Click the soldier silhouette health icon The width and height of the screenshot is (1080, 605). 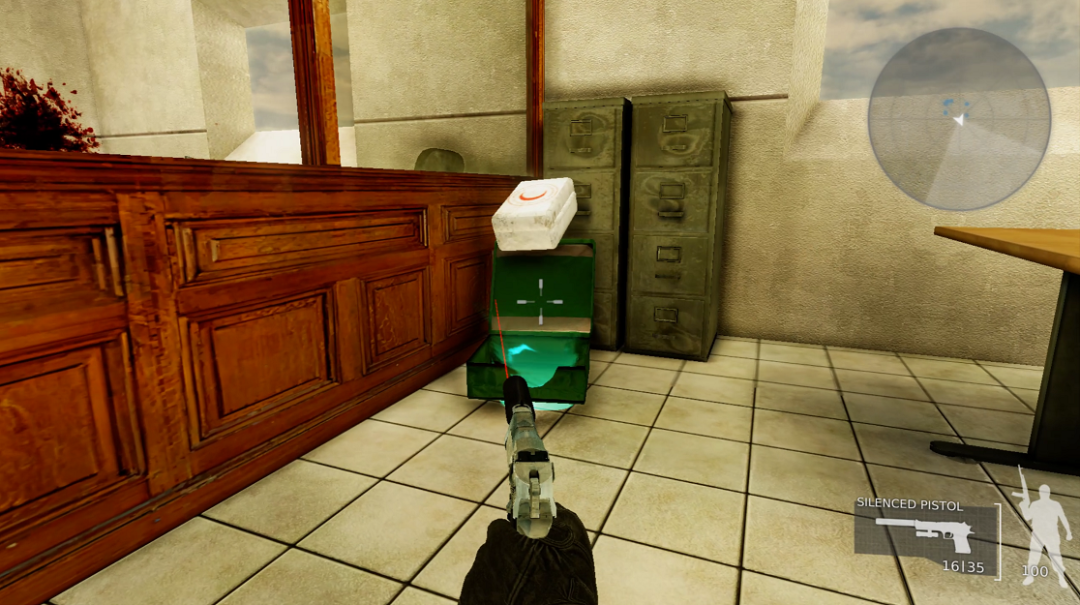coord(1040,522)
